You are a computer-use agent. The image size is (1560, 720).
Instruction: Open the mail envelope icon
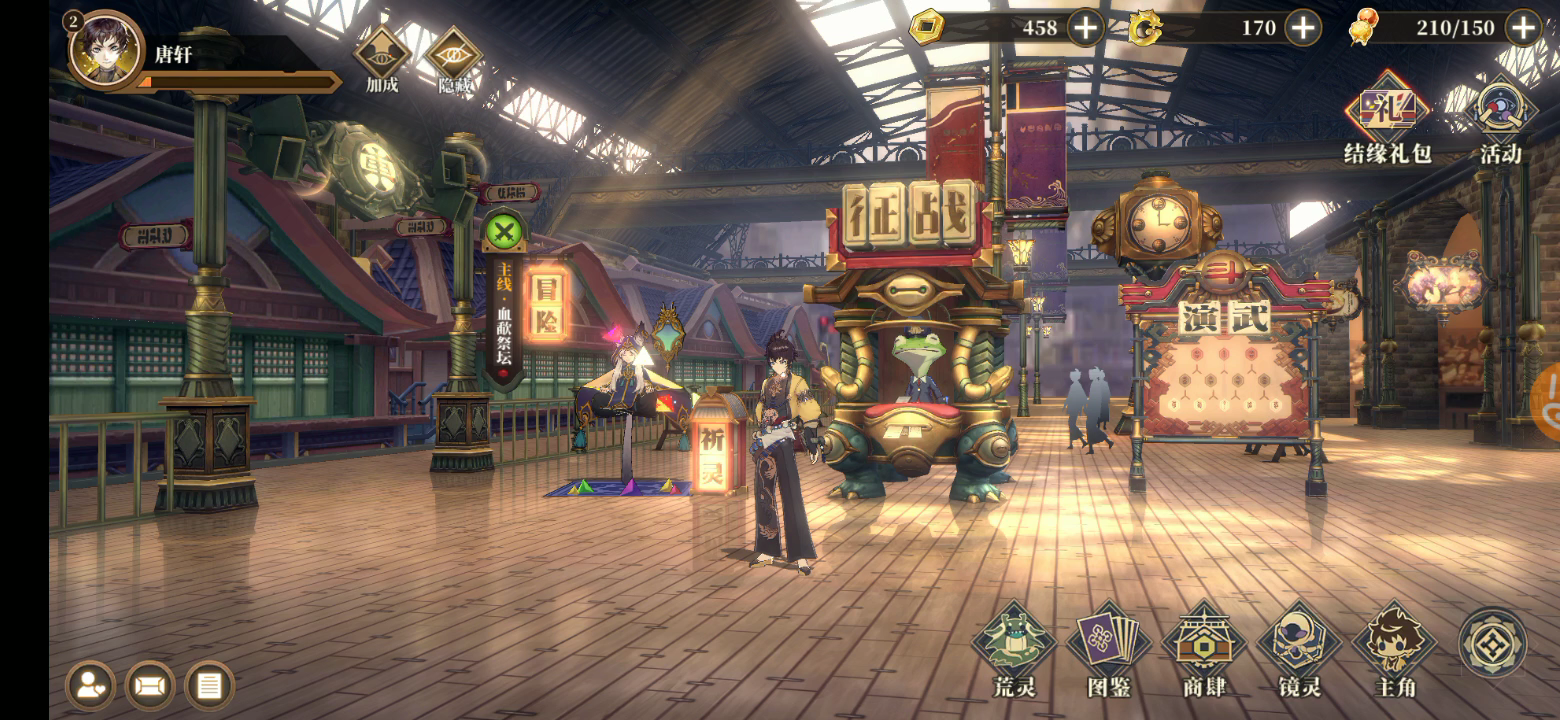coord(150,686)
